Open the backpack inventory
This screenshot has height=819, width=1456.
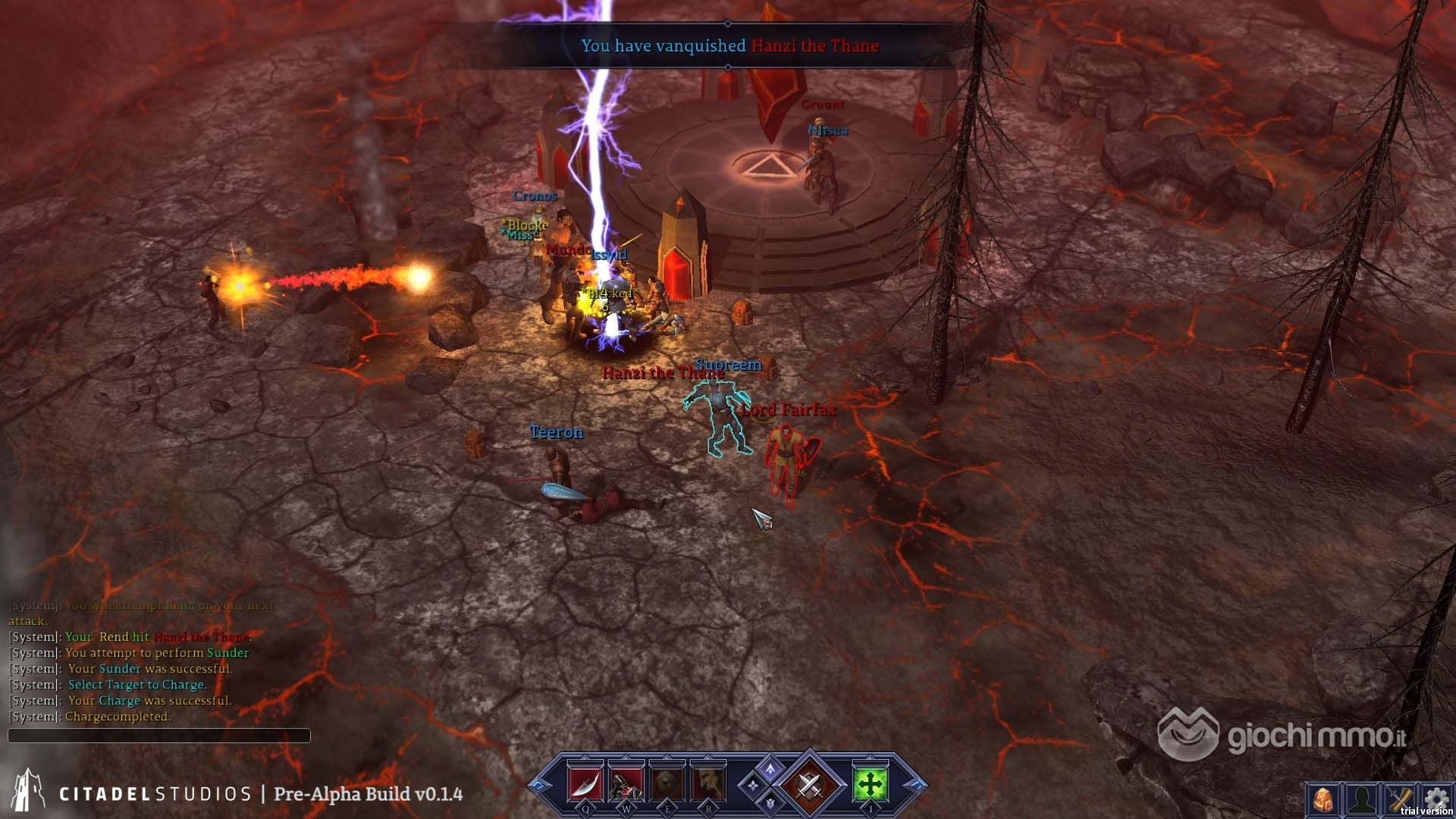[1323, 799]
